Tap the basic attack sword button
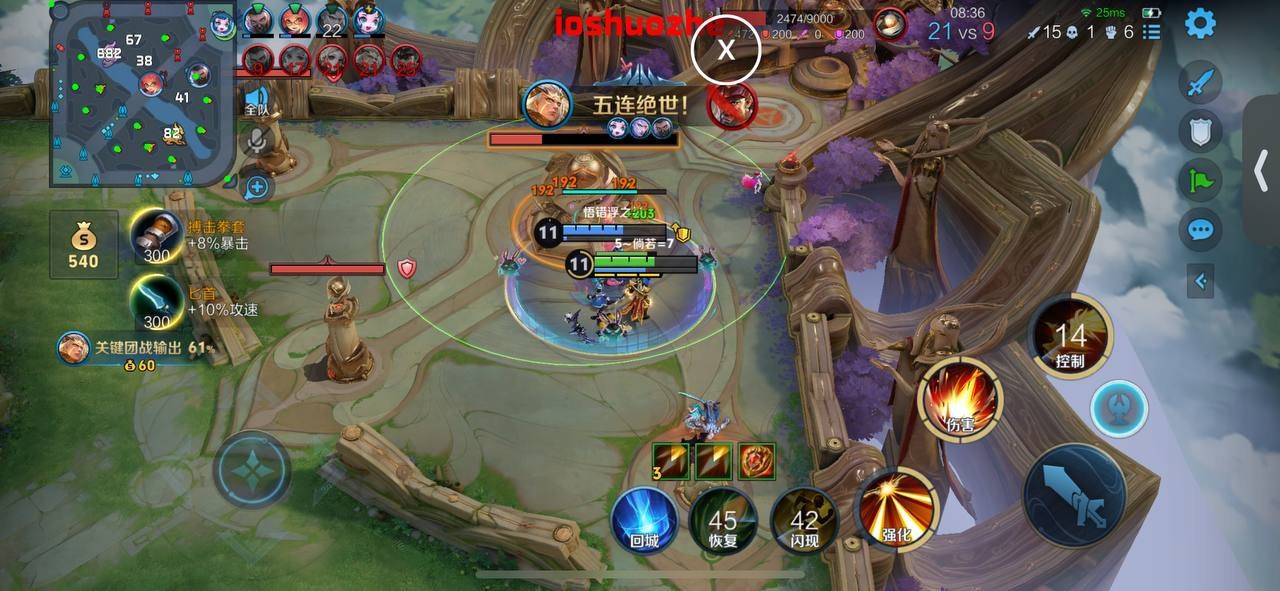1280x591 pixels. tap(1075, 495)
